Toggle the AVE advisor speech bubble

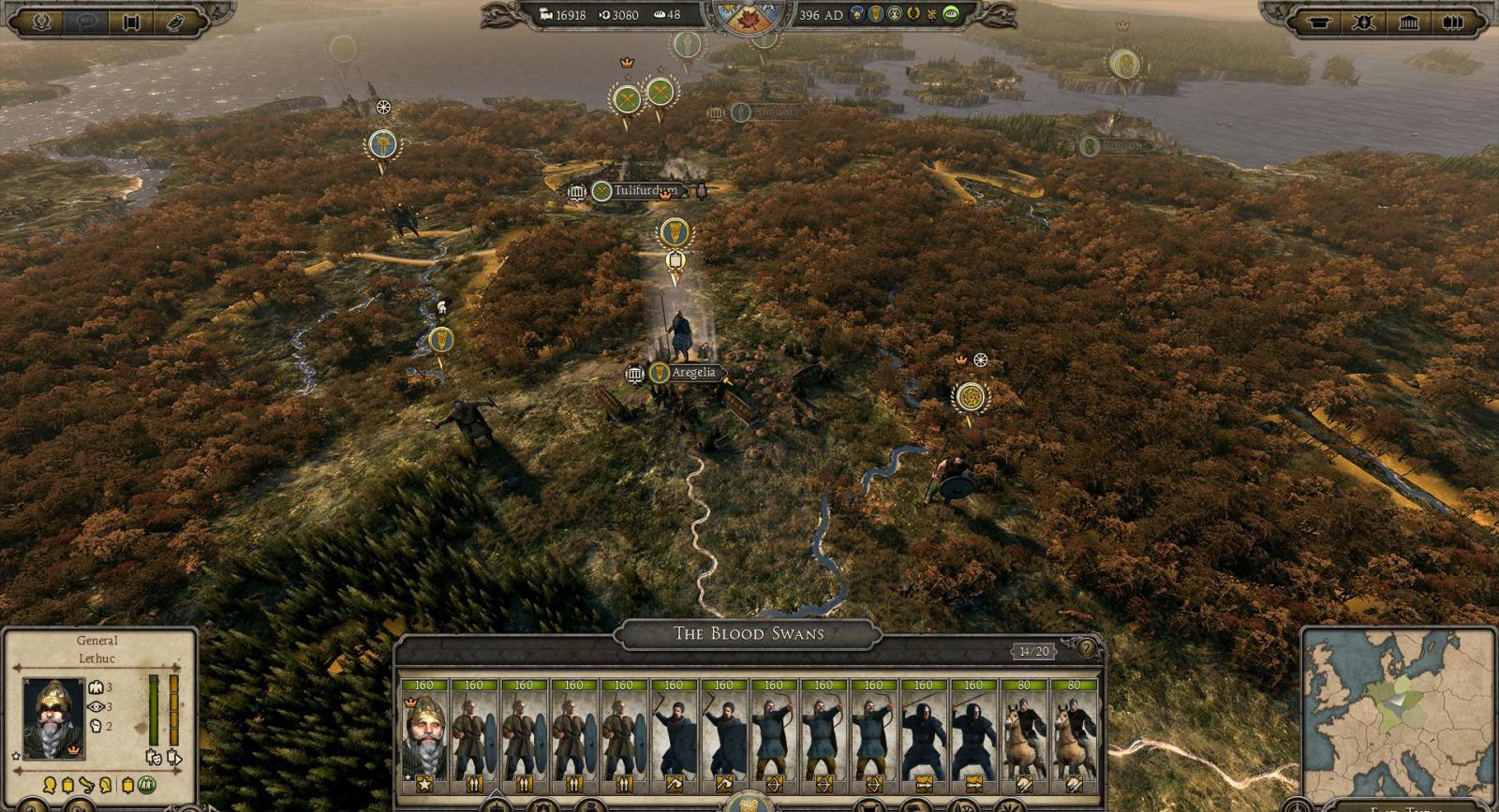pyautogui.click(x=86, y=20)
